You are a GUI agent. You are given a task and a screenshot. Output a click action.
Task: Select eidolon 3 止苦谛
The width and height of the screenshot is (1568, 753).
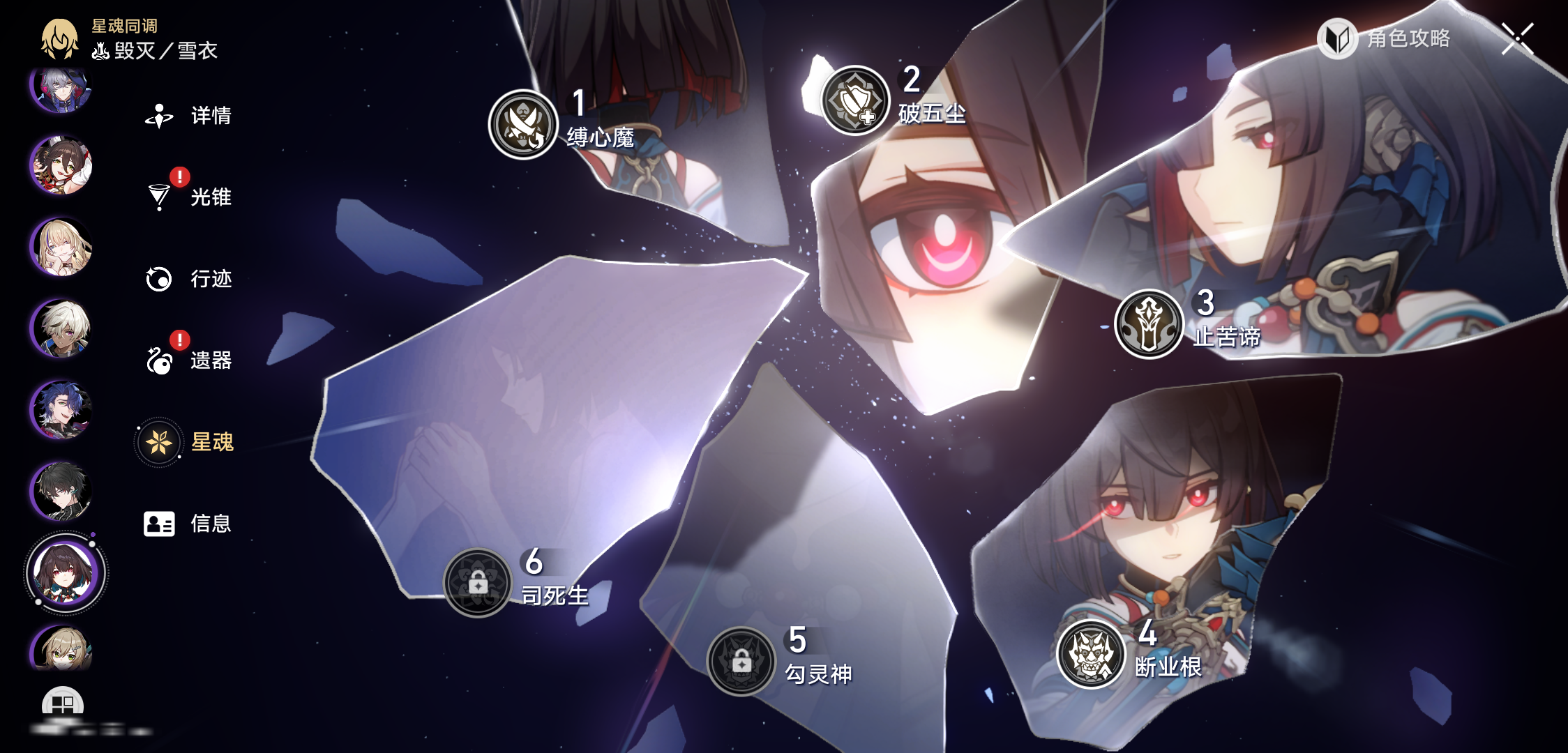tap(1149, 324)
